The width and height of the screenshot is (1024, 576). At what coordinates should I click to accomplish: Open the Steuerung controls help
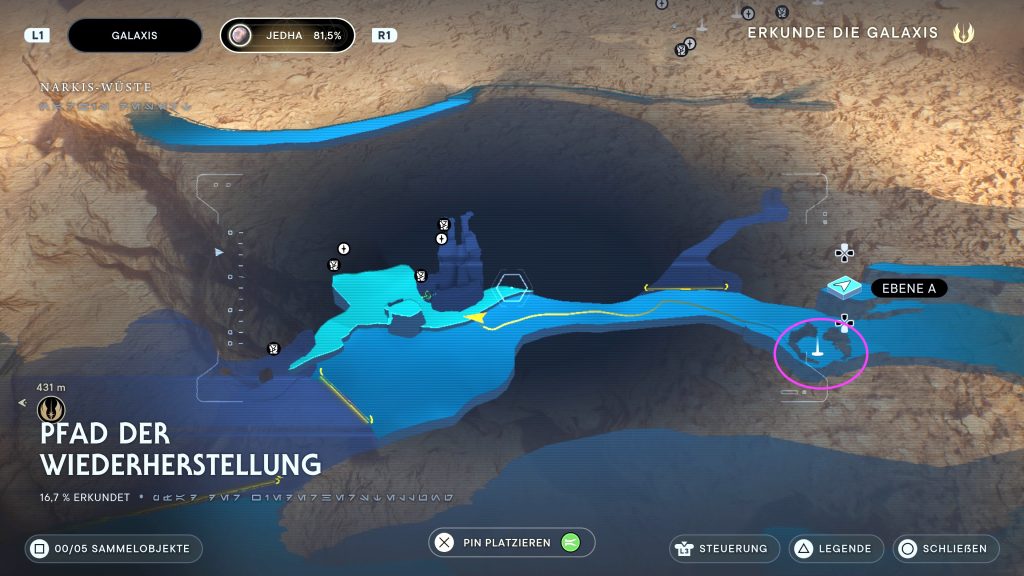tap(725, 548)
